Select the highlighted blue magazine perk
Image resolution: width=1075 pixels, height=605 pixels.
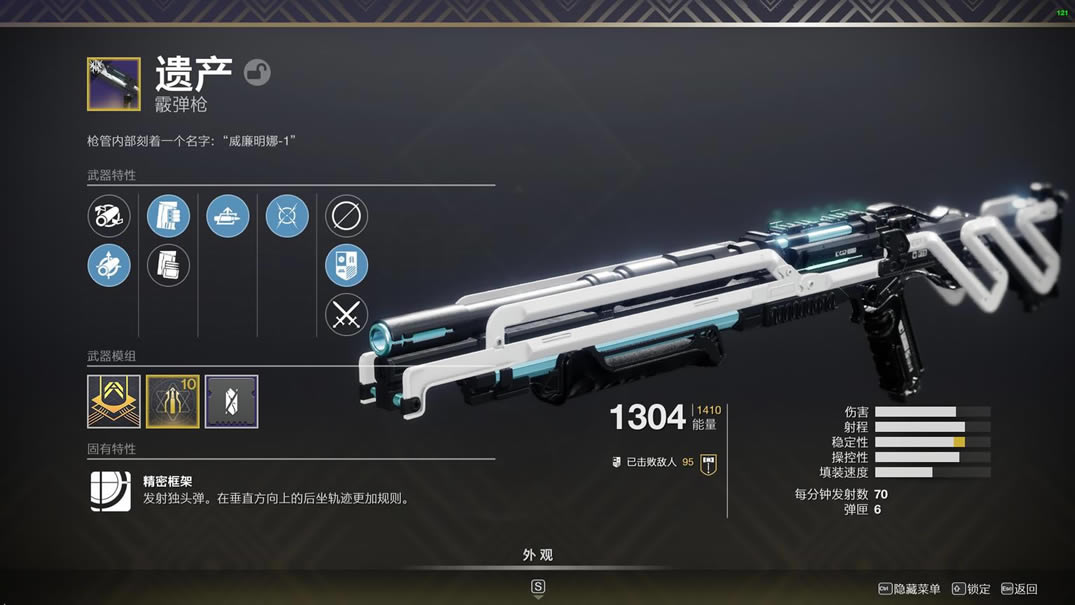(x=168, y=216)
